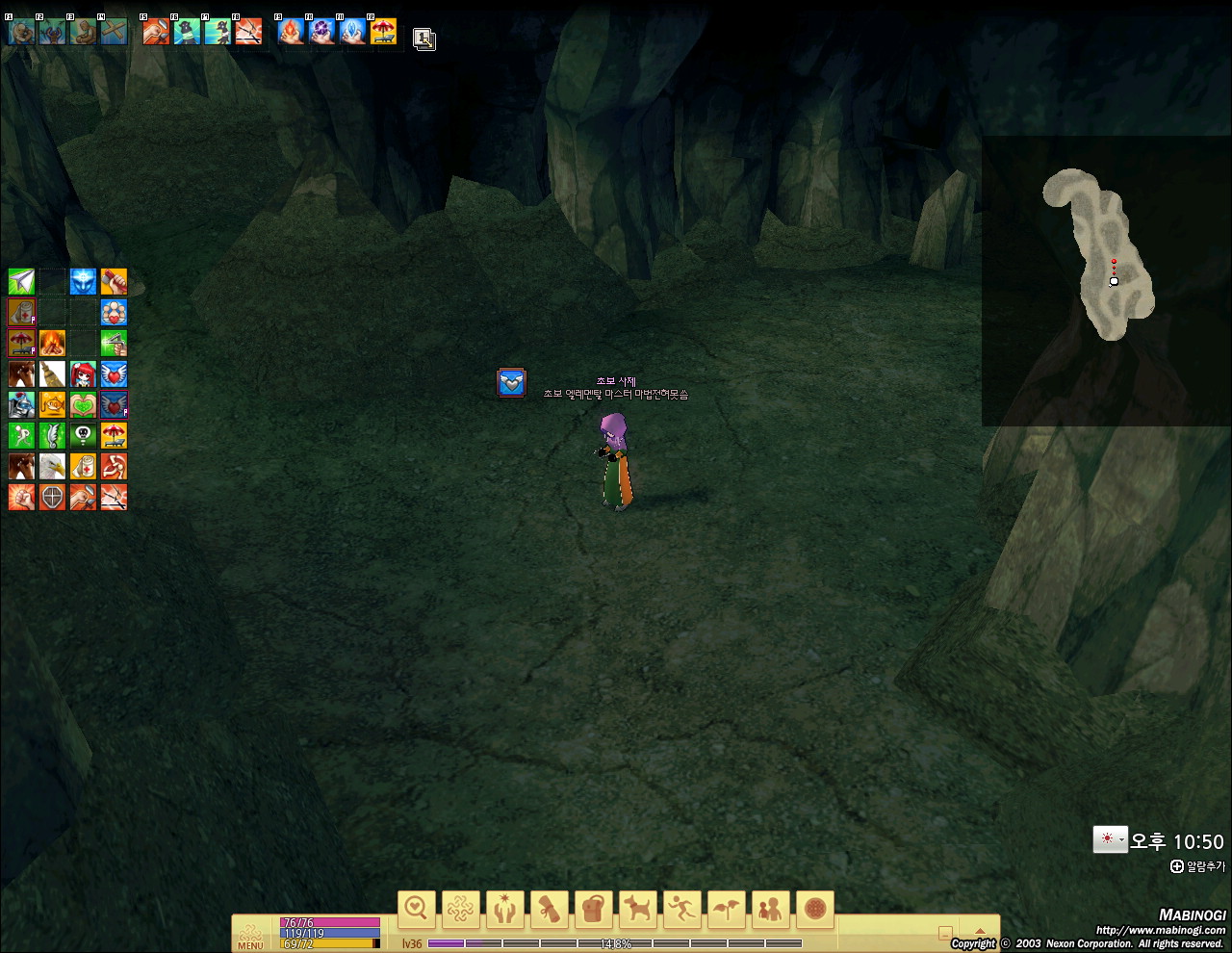The height and width of the screenshot is (953, 1232).
Task: Open the running figure action button
Action: click(681, 909)
